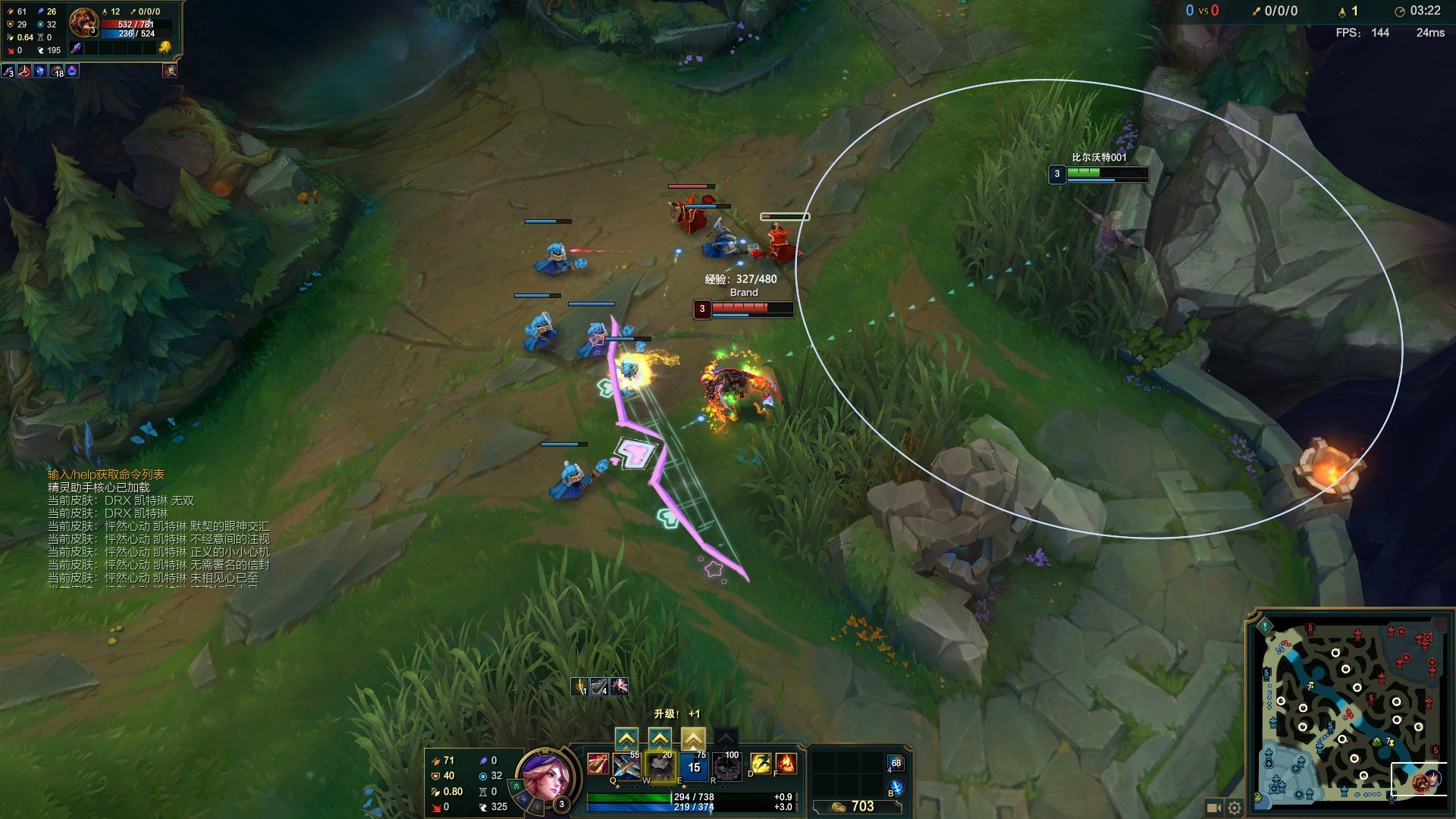The width and height of the screenshot is (1456, 819).
Task: Activate the trinket ward slot
Action: [x=896, y=764]
